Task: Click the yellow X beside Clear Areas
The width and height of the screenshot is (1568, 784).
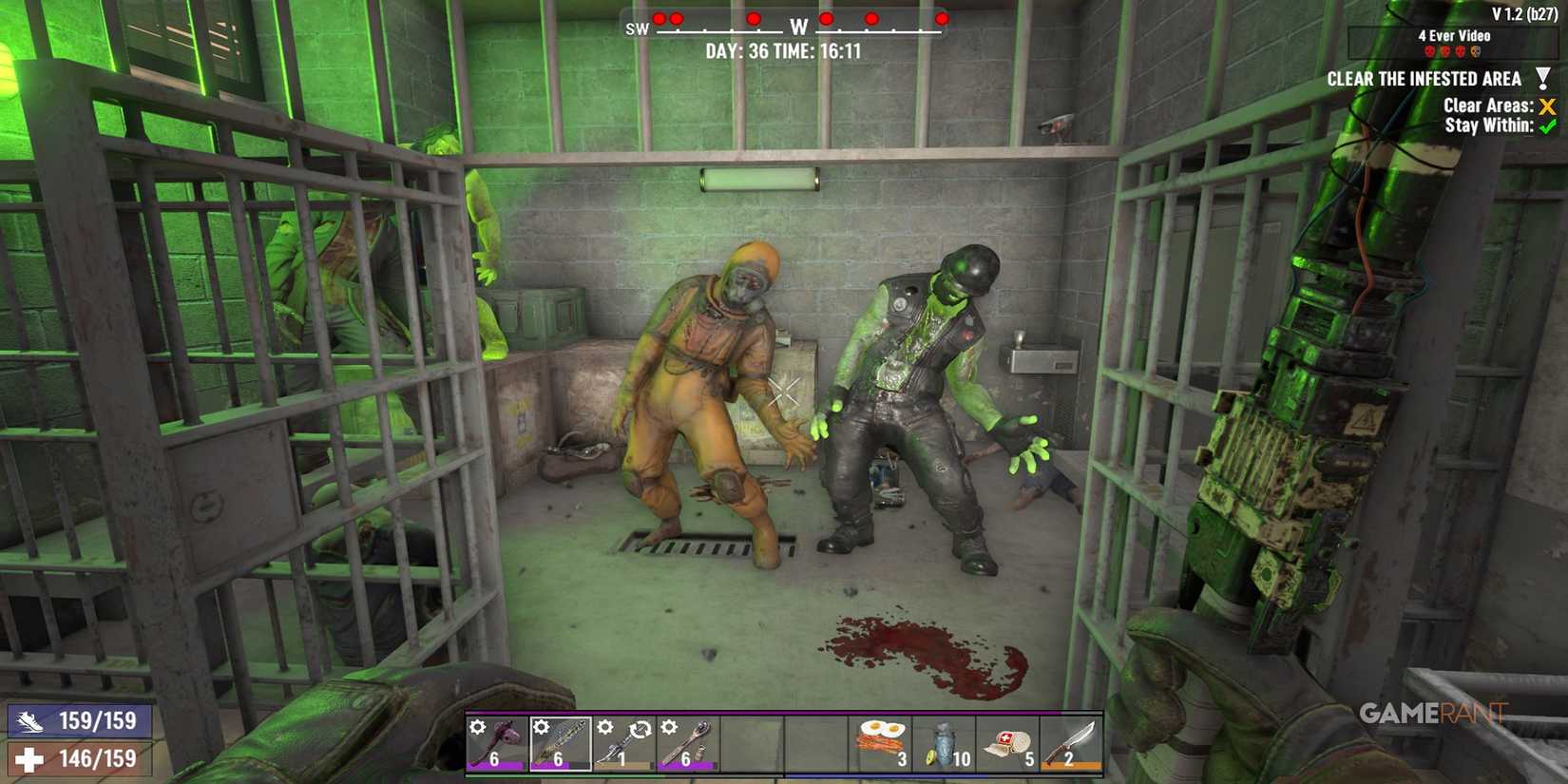Action: click(x=1546, y=106)
